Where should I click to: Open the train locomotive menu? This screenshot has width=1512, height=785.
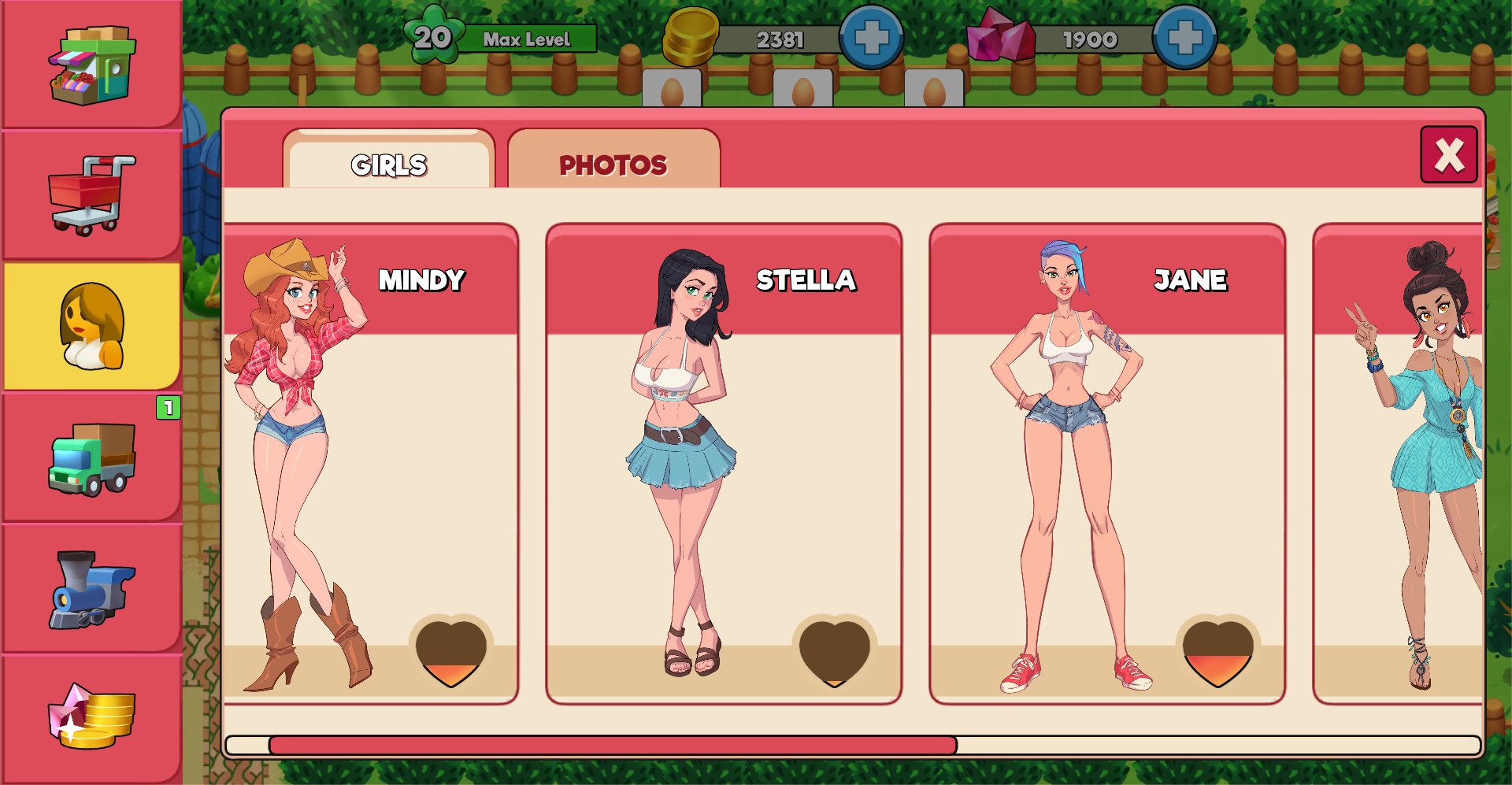[x=91, y=588]
